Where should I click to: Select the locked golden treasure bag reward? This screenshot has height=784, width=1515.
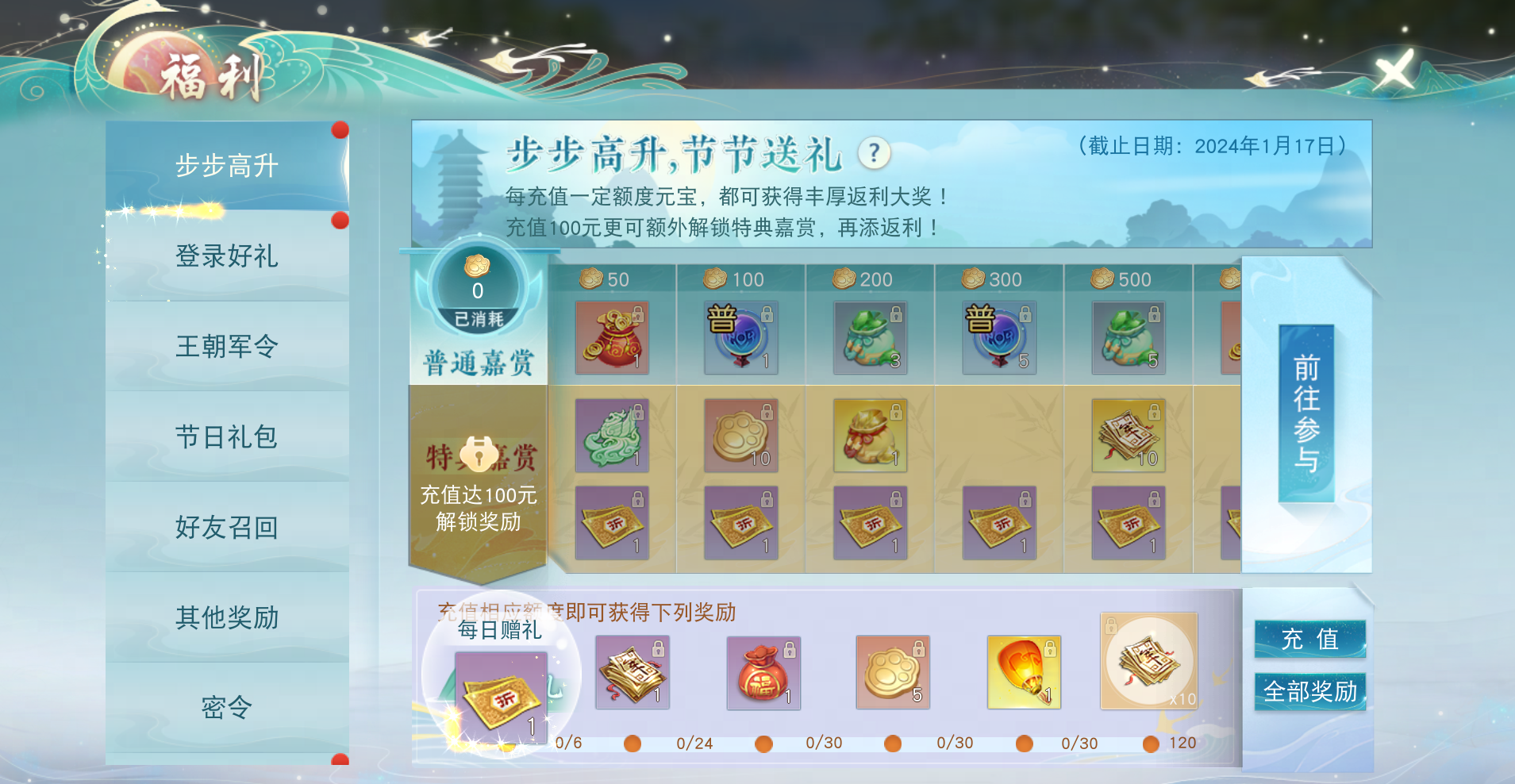click(x=871, y=434)
